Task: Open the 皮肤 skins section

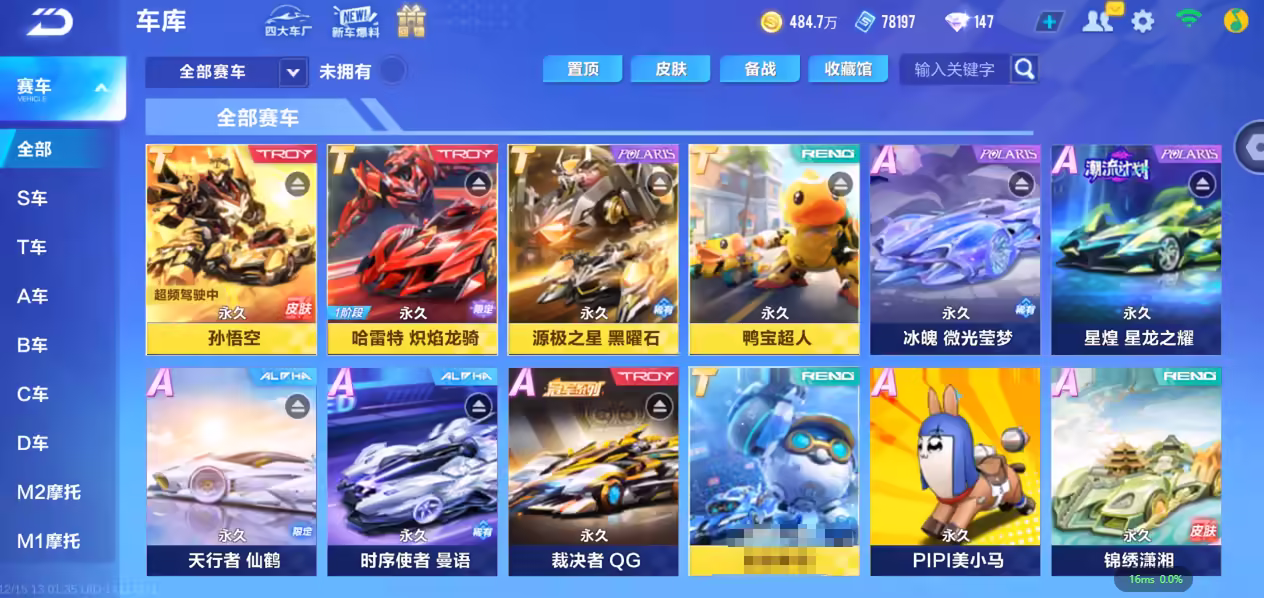Action: click(670, 68)
